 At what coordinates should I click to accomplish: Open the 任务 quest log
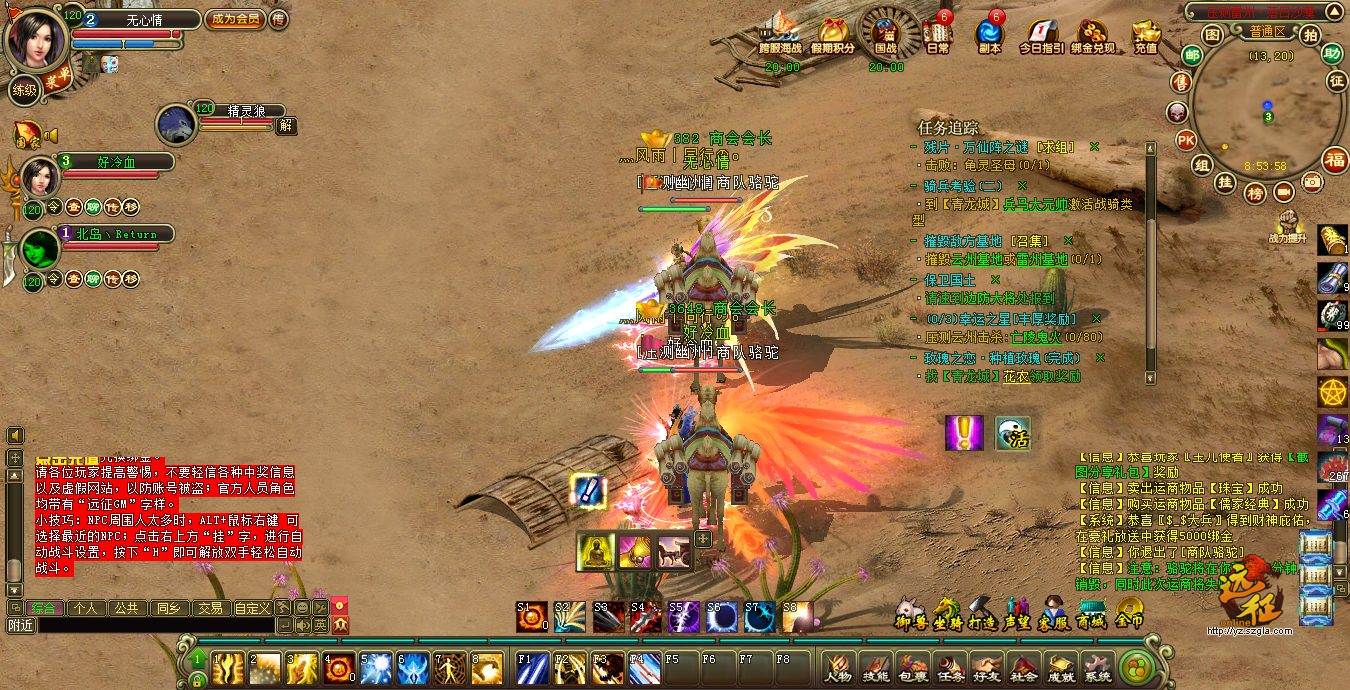click(x=949, y=667)
